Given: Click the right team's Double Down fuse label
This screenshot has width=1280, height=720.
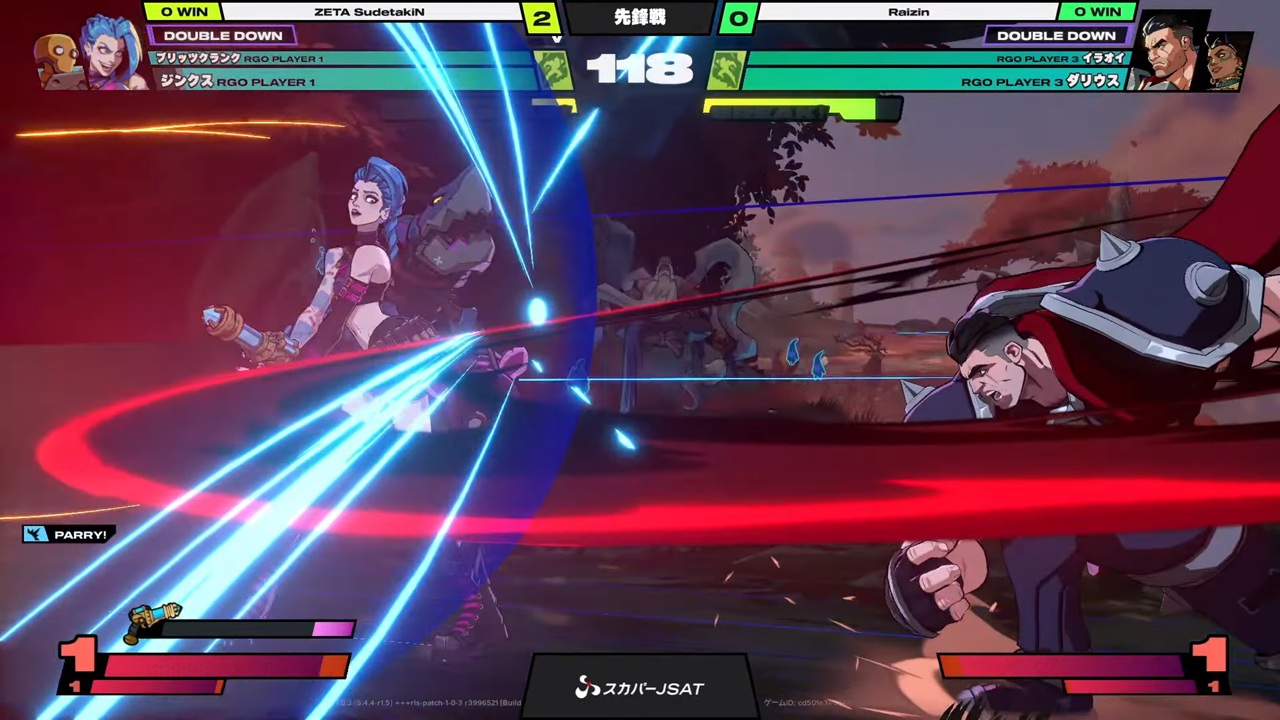Looking at the screenshot, I should [1056, 35].
